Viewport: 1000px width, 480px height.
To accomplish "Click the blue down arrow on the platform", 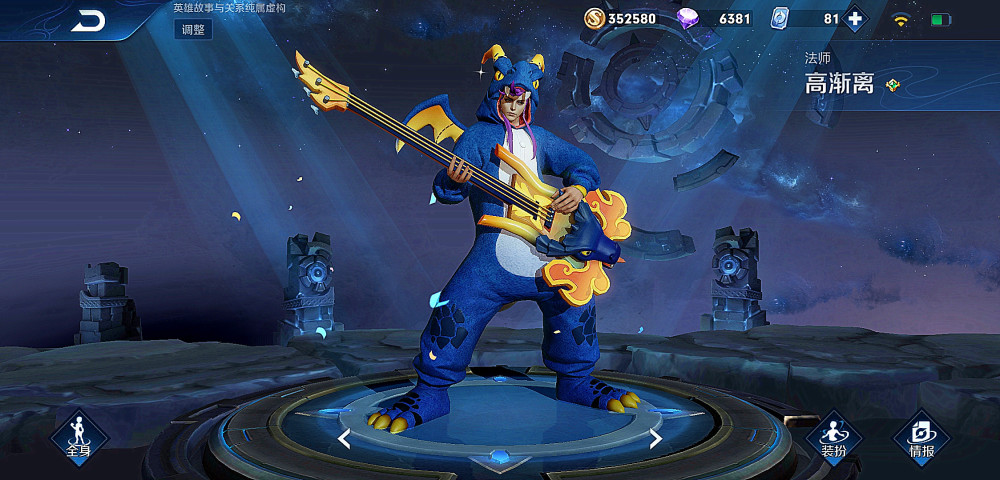I will pos(499,459).
